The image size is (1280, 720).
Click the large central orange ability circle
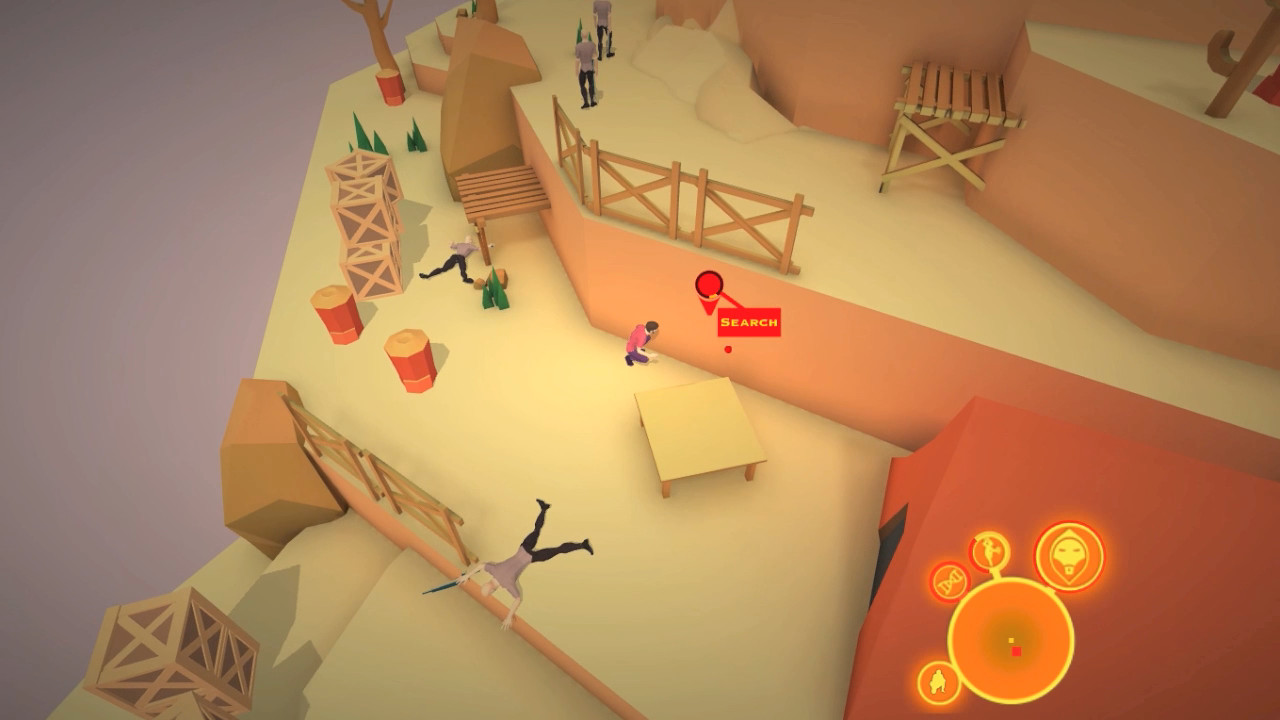click(x=1010, y=637)
